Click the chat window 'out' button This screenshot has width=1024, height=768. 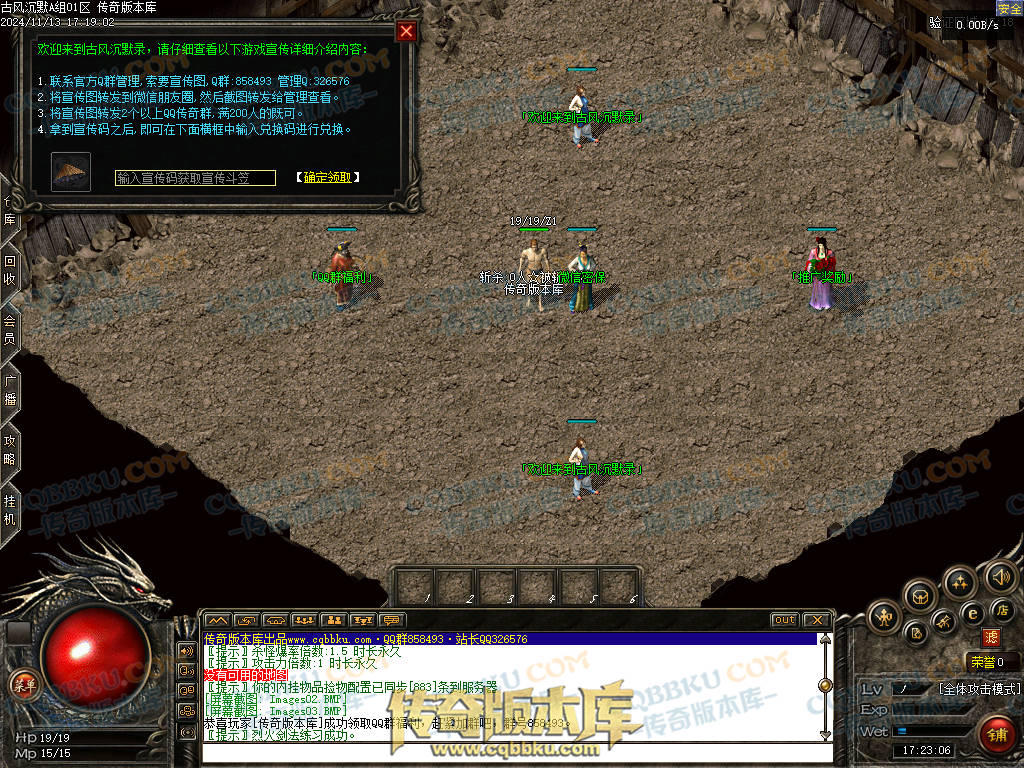pyautogui.click(x=784, y=620)
